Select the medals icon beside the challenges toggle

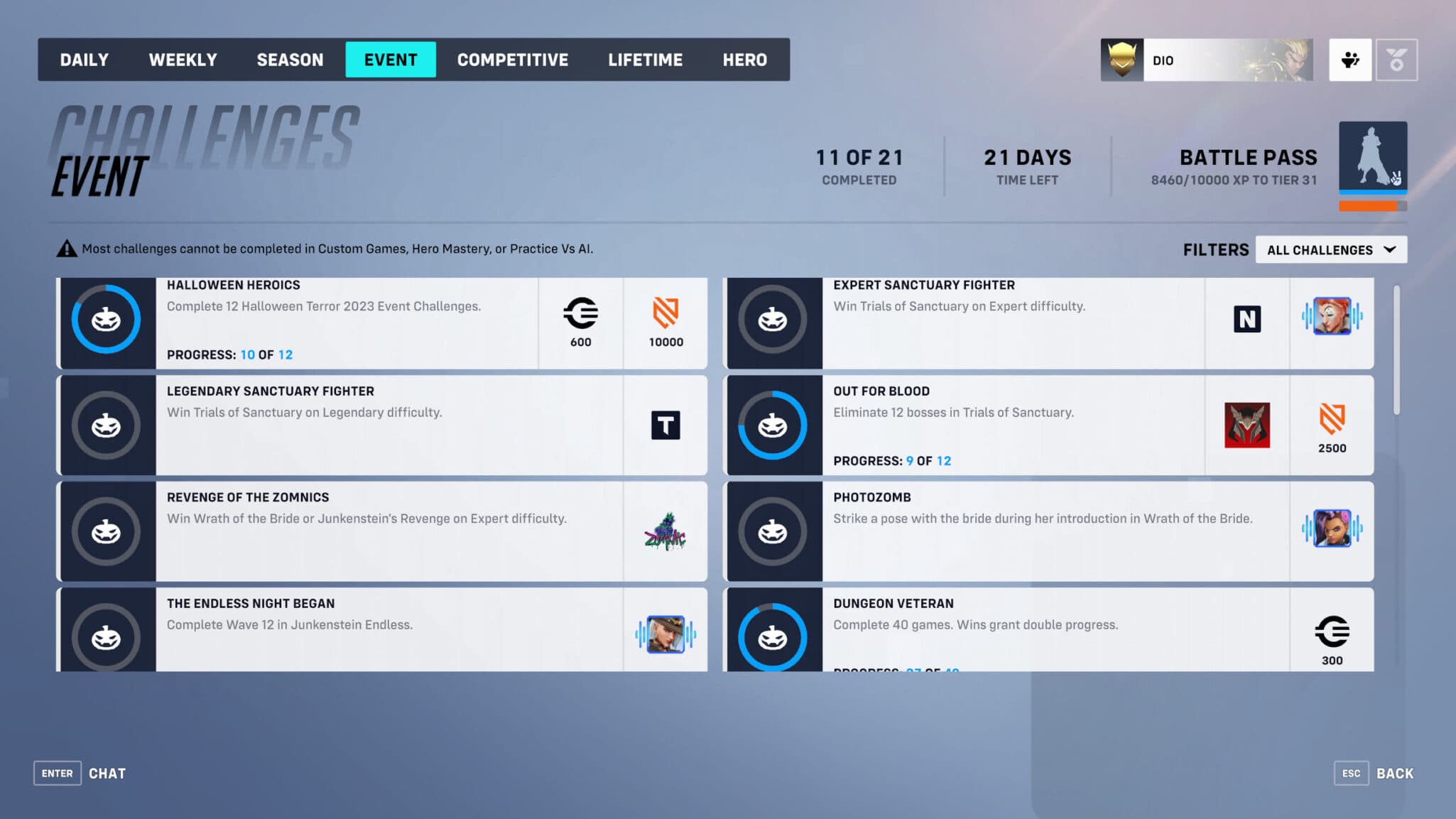(1396, 60)
